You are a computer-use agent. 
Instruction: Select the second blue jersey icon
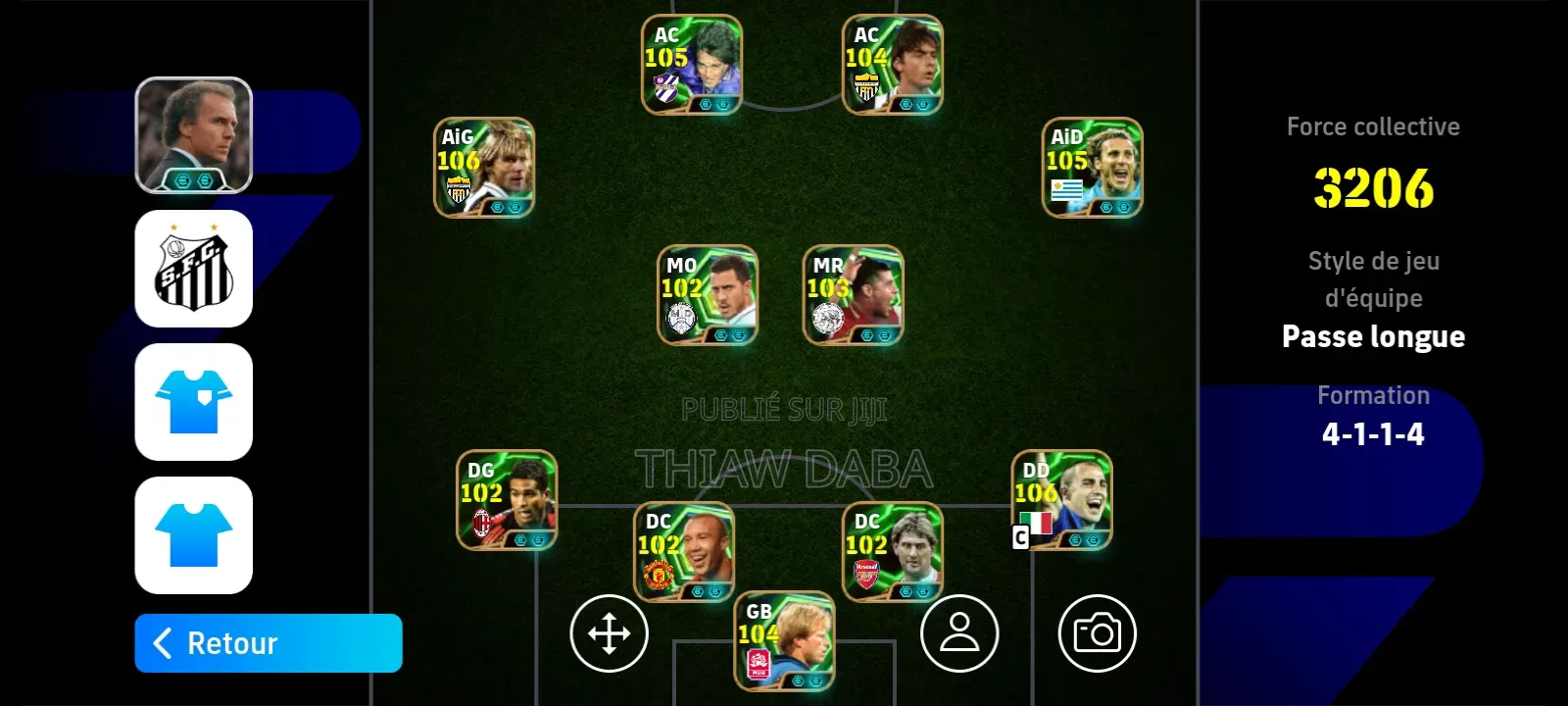pyautogui.click(x=194, y=536)
